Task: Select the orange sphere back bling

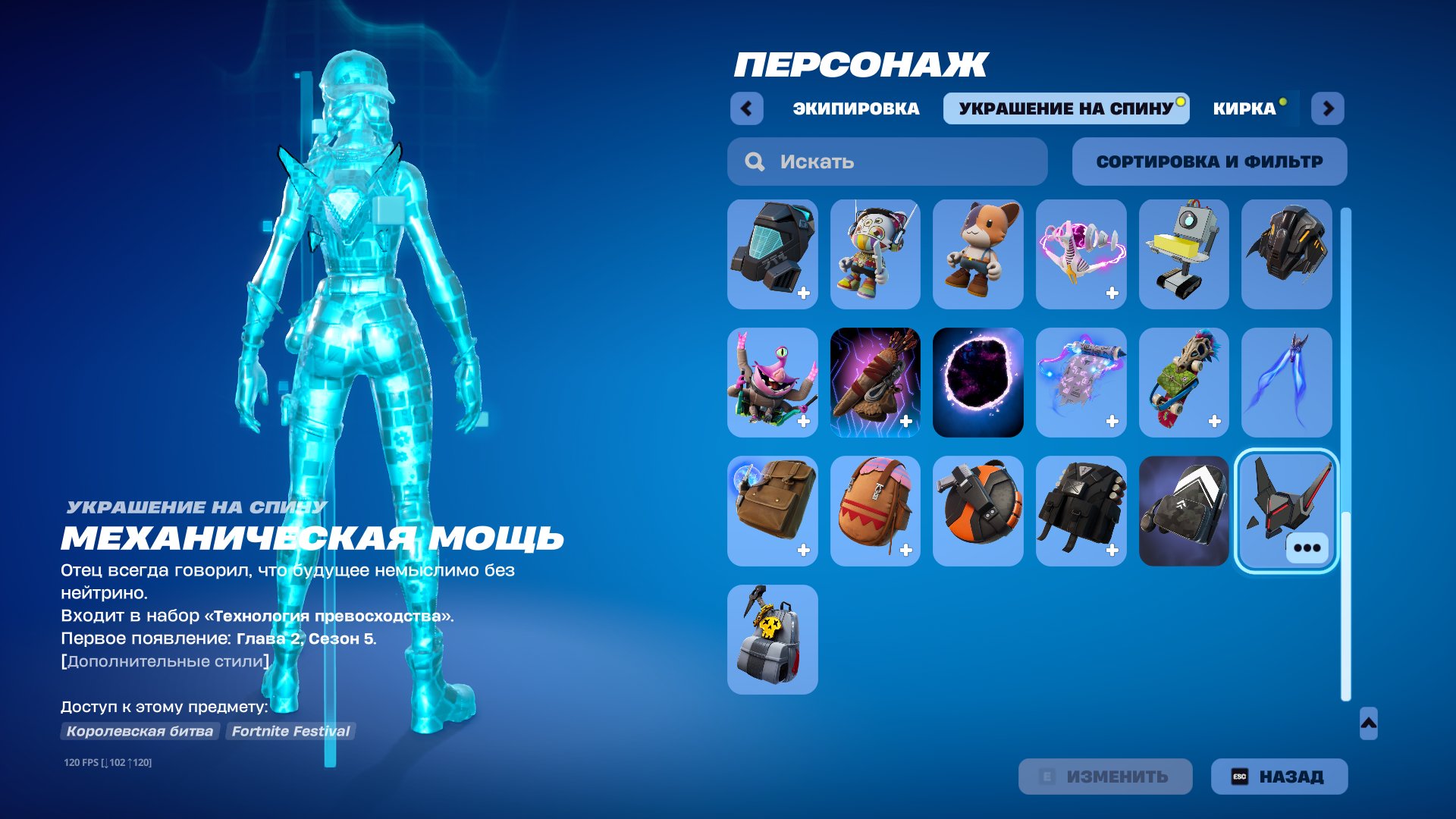Action: (x=977, y=512)
